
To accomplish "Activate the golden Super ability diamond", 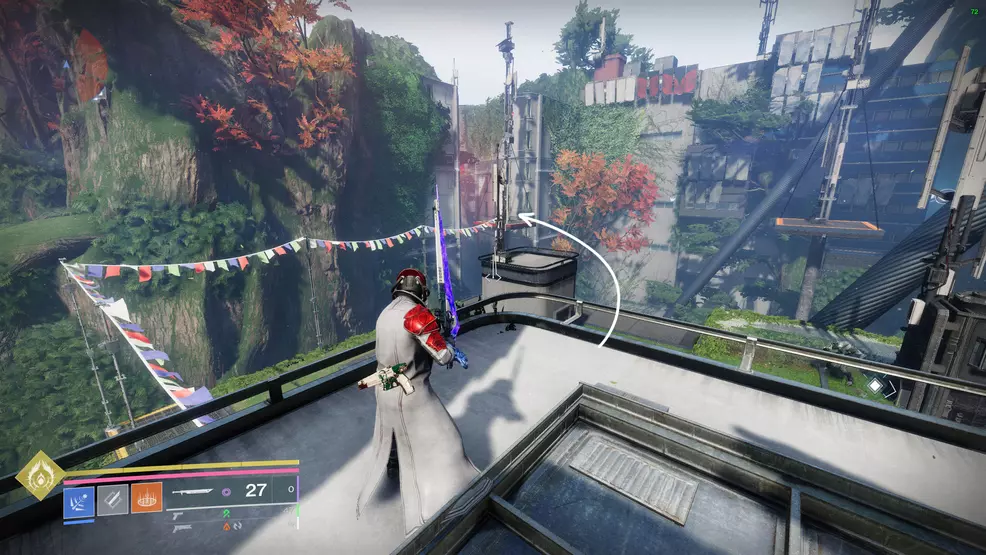I will tap(40, 475).
